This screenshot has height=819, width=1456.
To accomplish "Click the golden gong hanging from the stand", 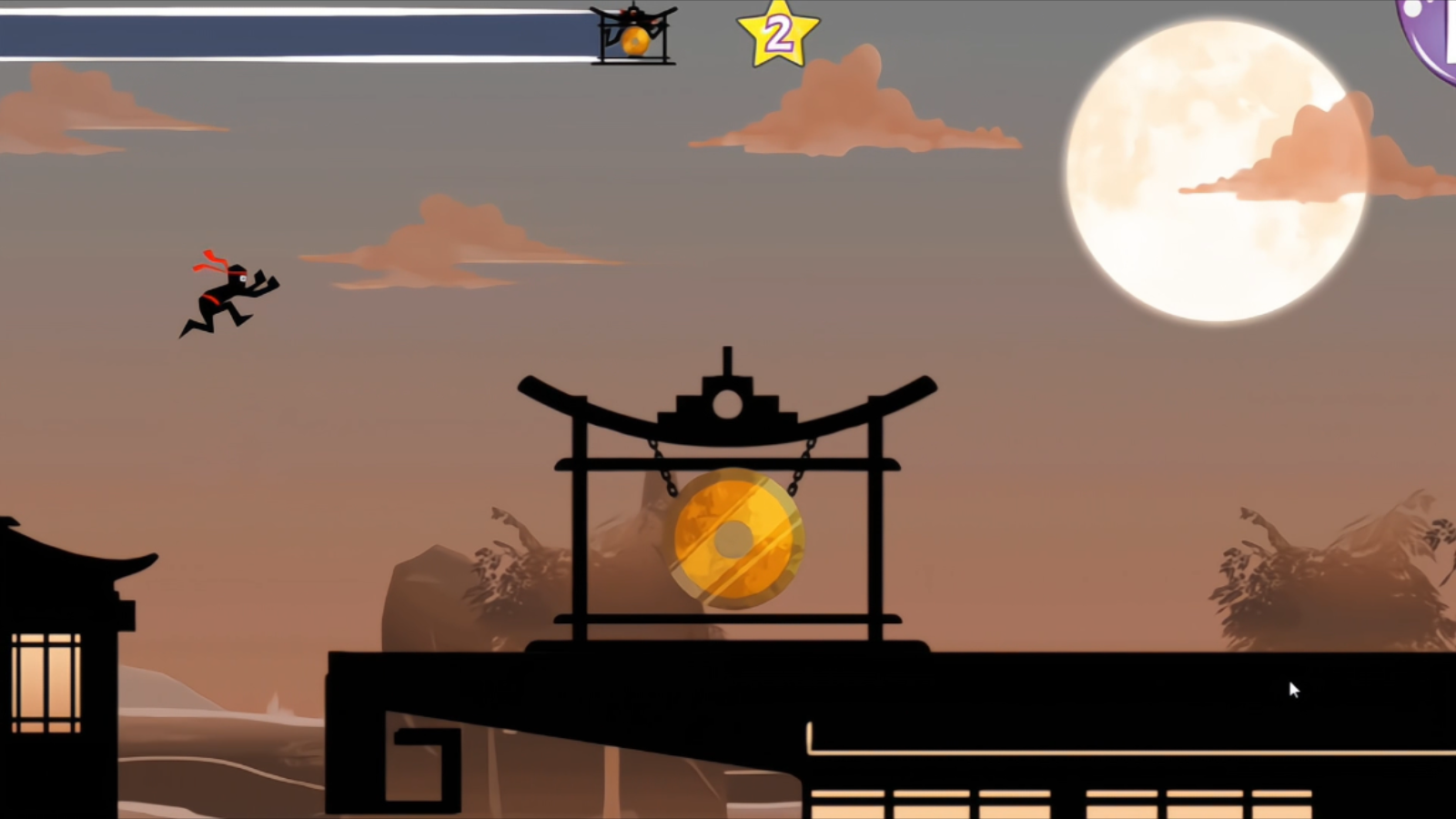I will (733, 539).
